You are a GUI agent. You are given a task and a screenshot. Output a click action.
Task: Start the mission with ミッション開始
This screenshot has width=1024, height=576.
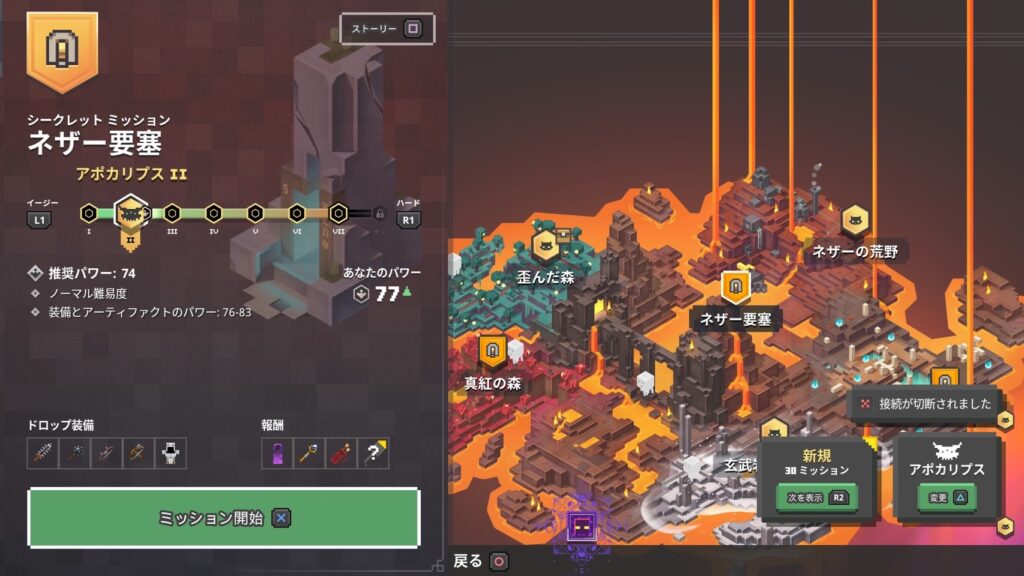click(223, 518)
